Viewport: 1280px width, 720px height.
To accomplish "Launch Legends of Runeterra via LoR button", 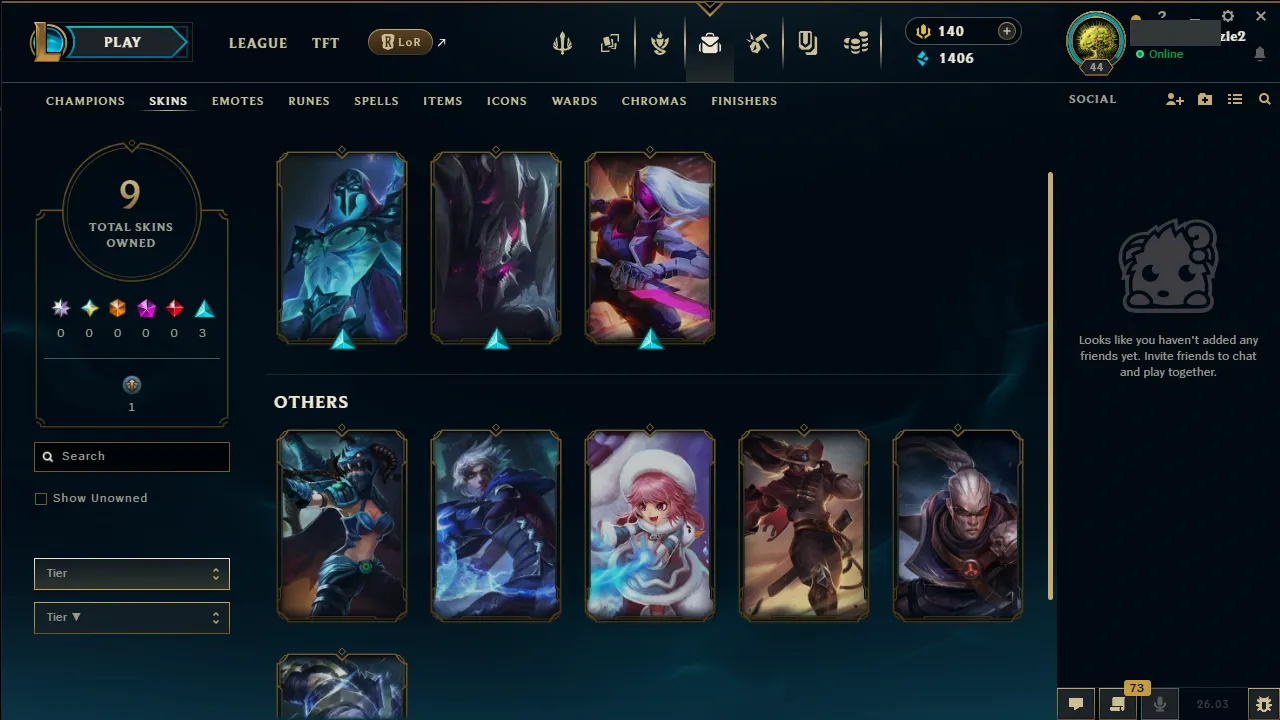I will point(400,42).
